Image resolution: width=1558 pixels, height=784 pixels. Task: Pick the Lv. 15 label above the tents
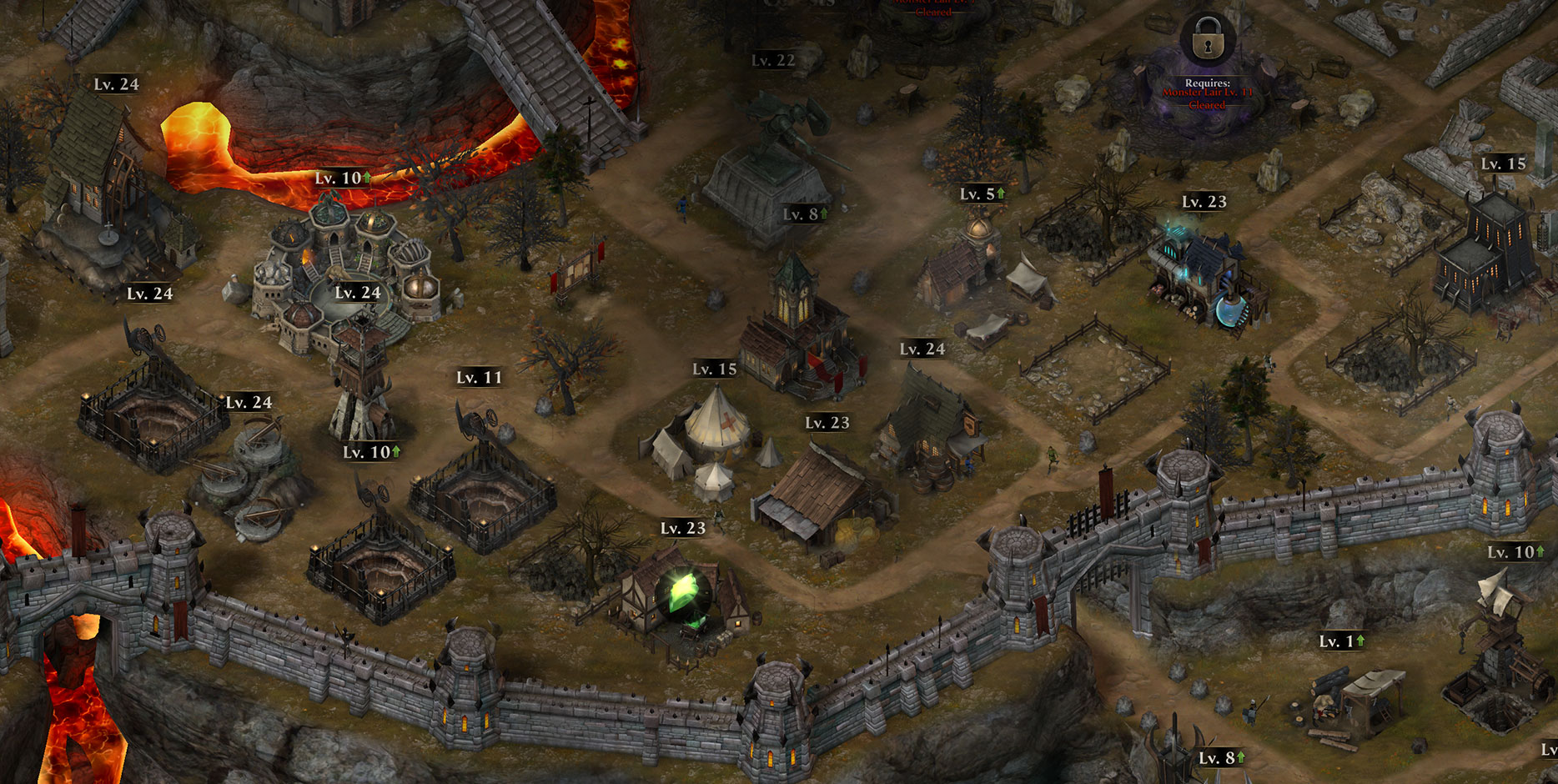coord(715,369)
